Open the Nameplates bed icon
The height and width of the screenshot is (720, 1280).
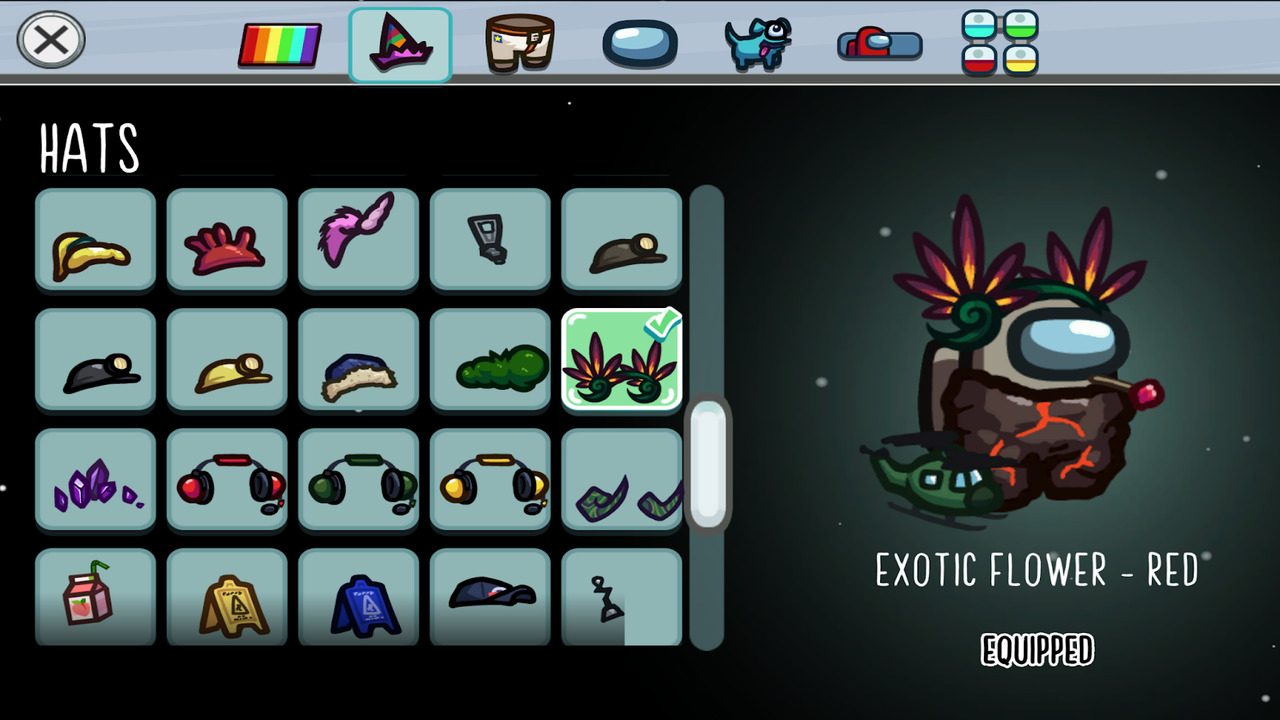pyautogui.click(x=879, y=43)
